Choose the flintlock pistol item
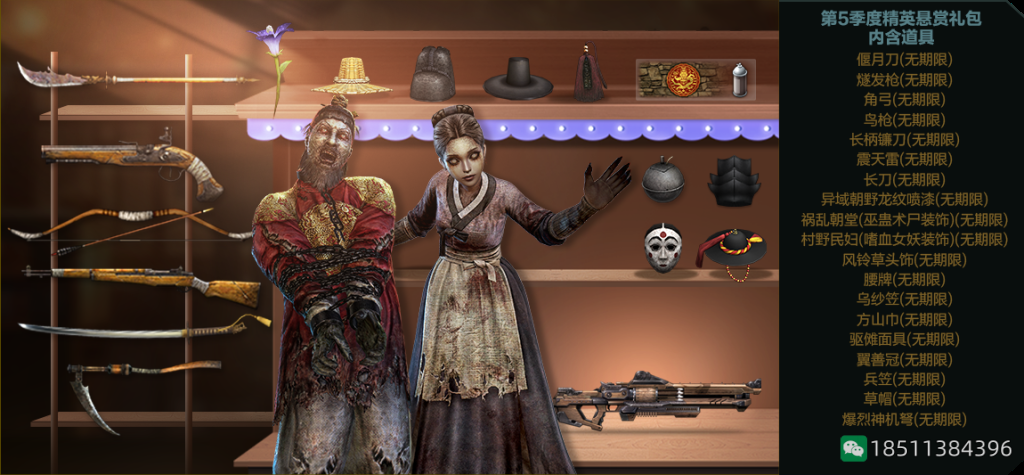The image size is (1024, 475). pyautogui.click(x=130, y=160)
